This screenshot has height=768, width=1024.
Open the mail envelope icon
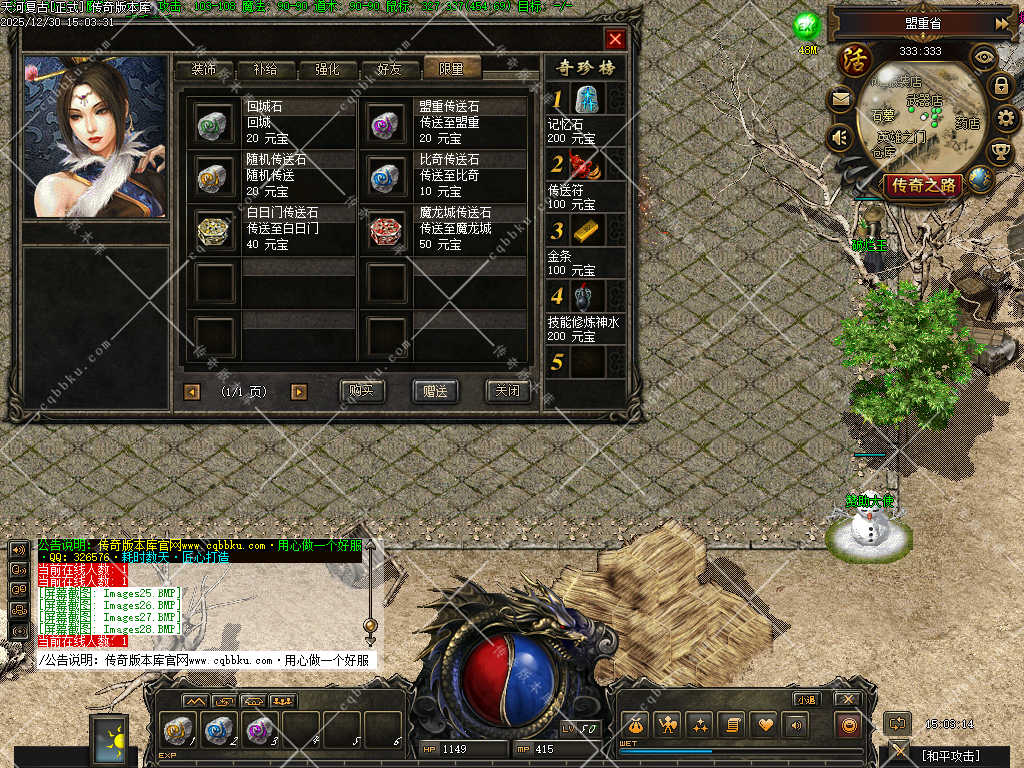coord(840,100)
